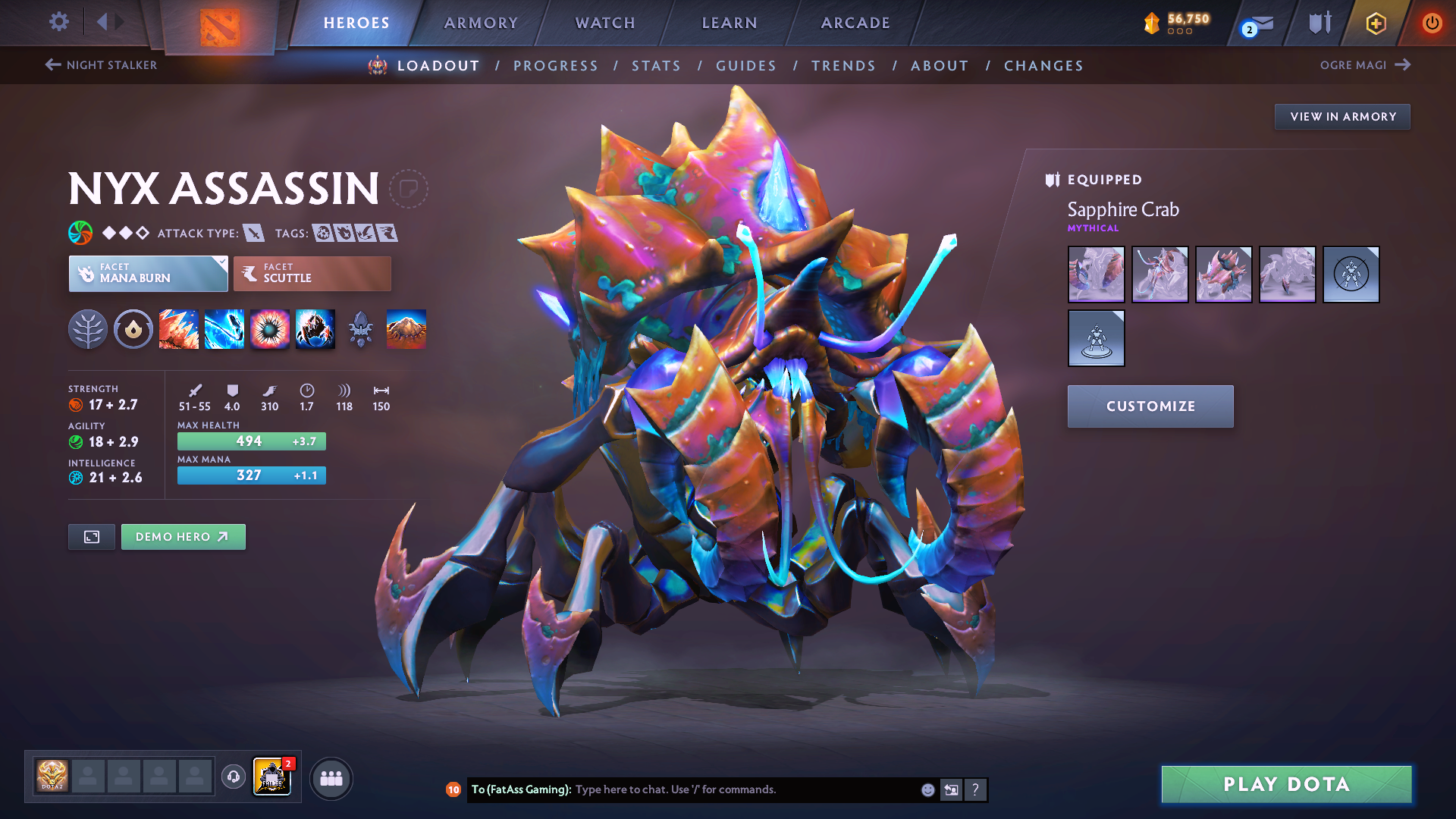This screenshot has height=819, width=1456.
Task: Quit the game with power button
Action: tap(1432, 23)
